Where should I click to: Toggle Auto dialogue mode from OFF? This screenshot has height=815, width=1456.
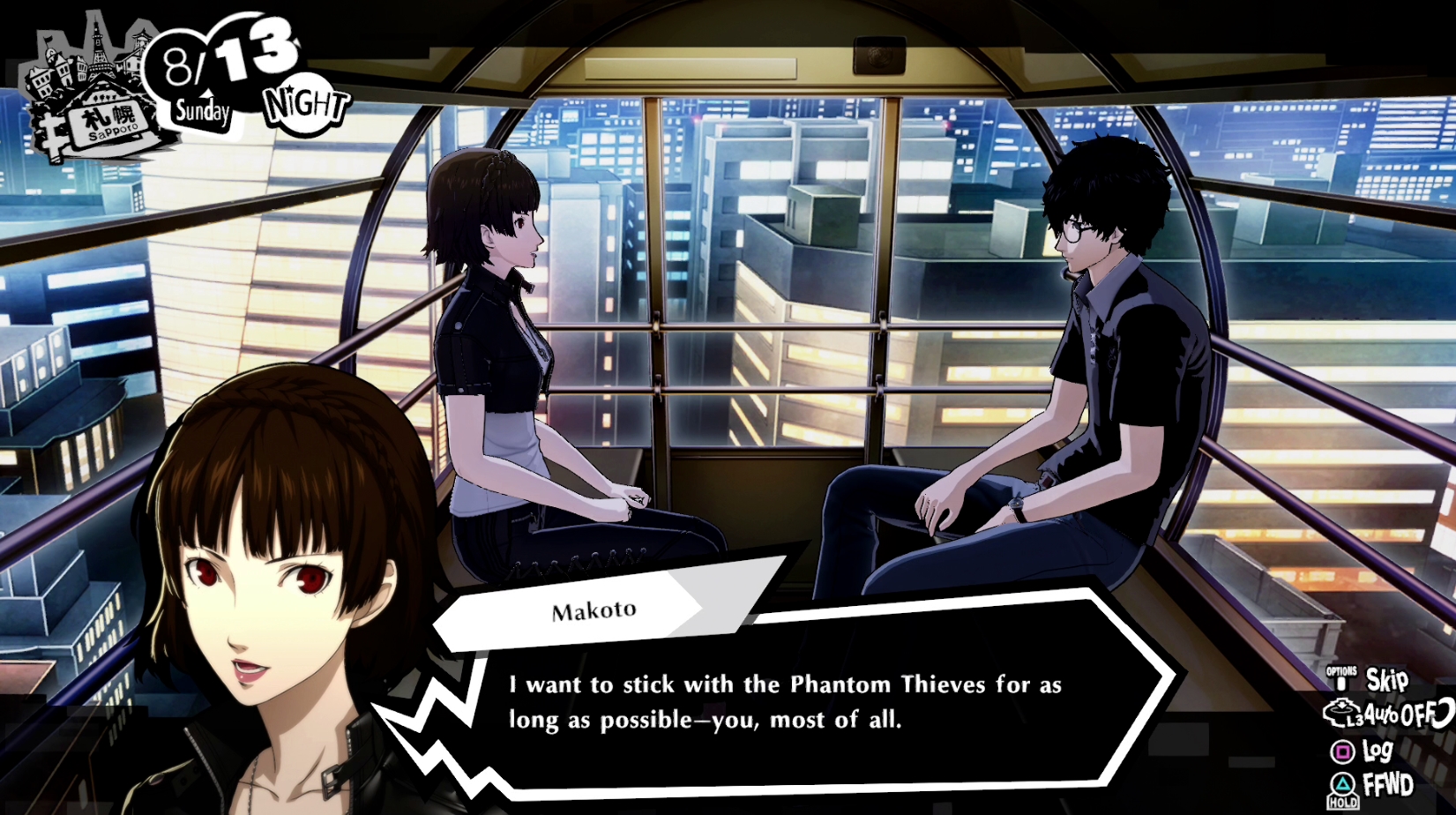(1402, 714)
